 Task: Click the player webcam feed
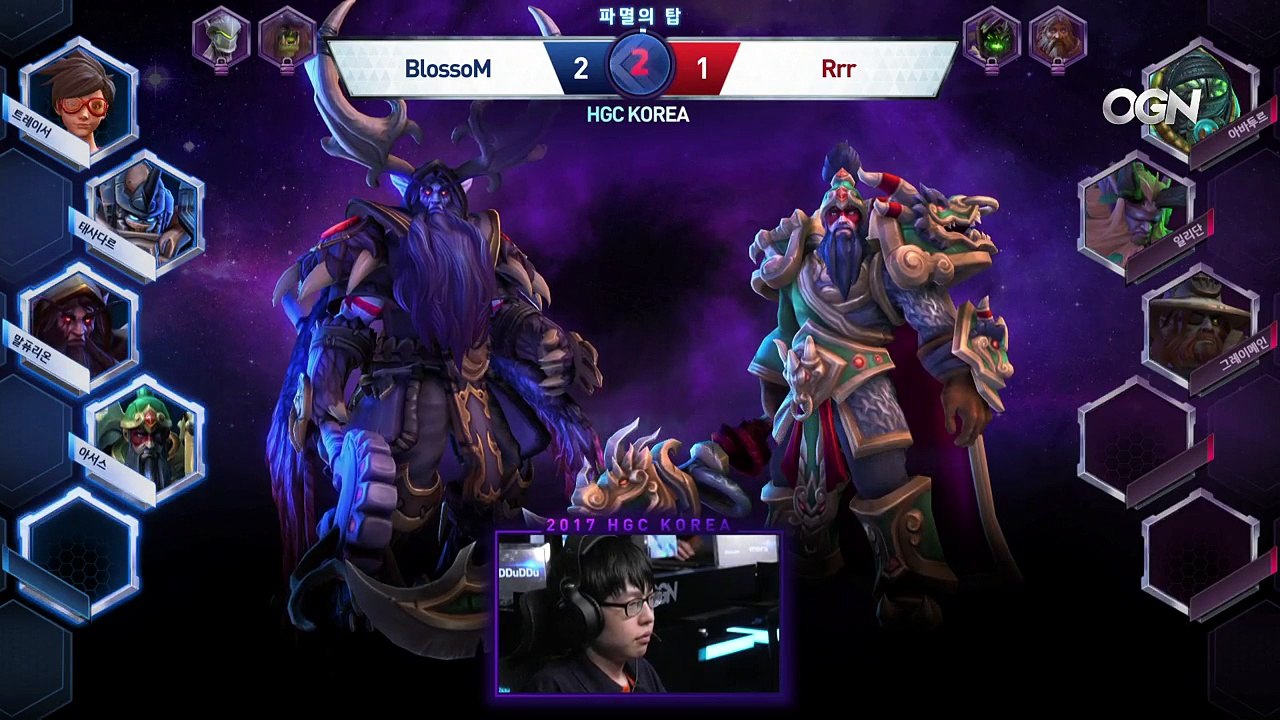638,613
